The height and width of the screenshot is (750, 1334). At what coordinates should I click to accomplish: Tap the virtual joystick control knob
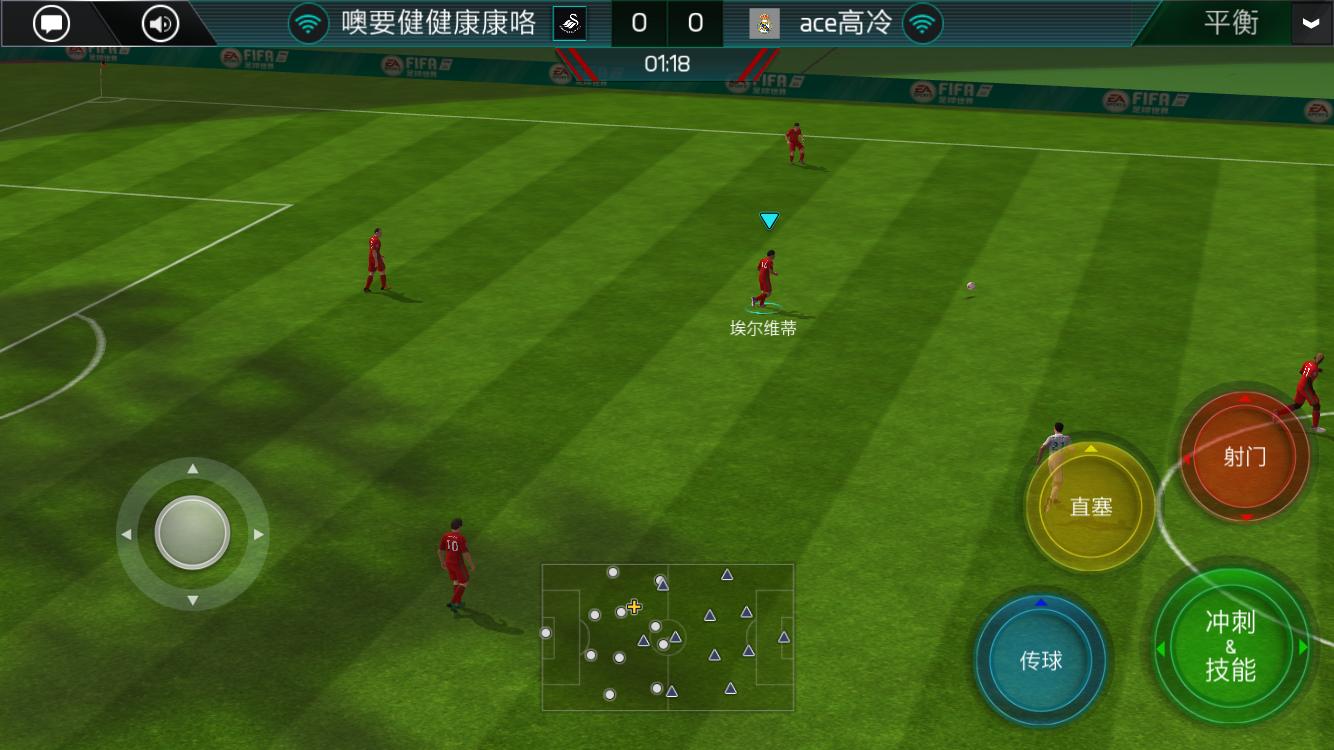point(193,533)
